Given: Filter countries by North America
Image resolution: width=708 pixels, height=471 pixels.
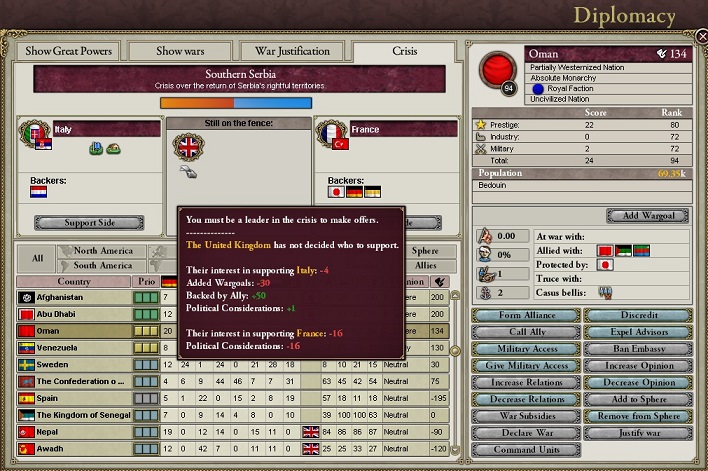Looking at the screenshot, I should click(102, 251).
